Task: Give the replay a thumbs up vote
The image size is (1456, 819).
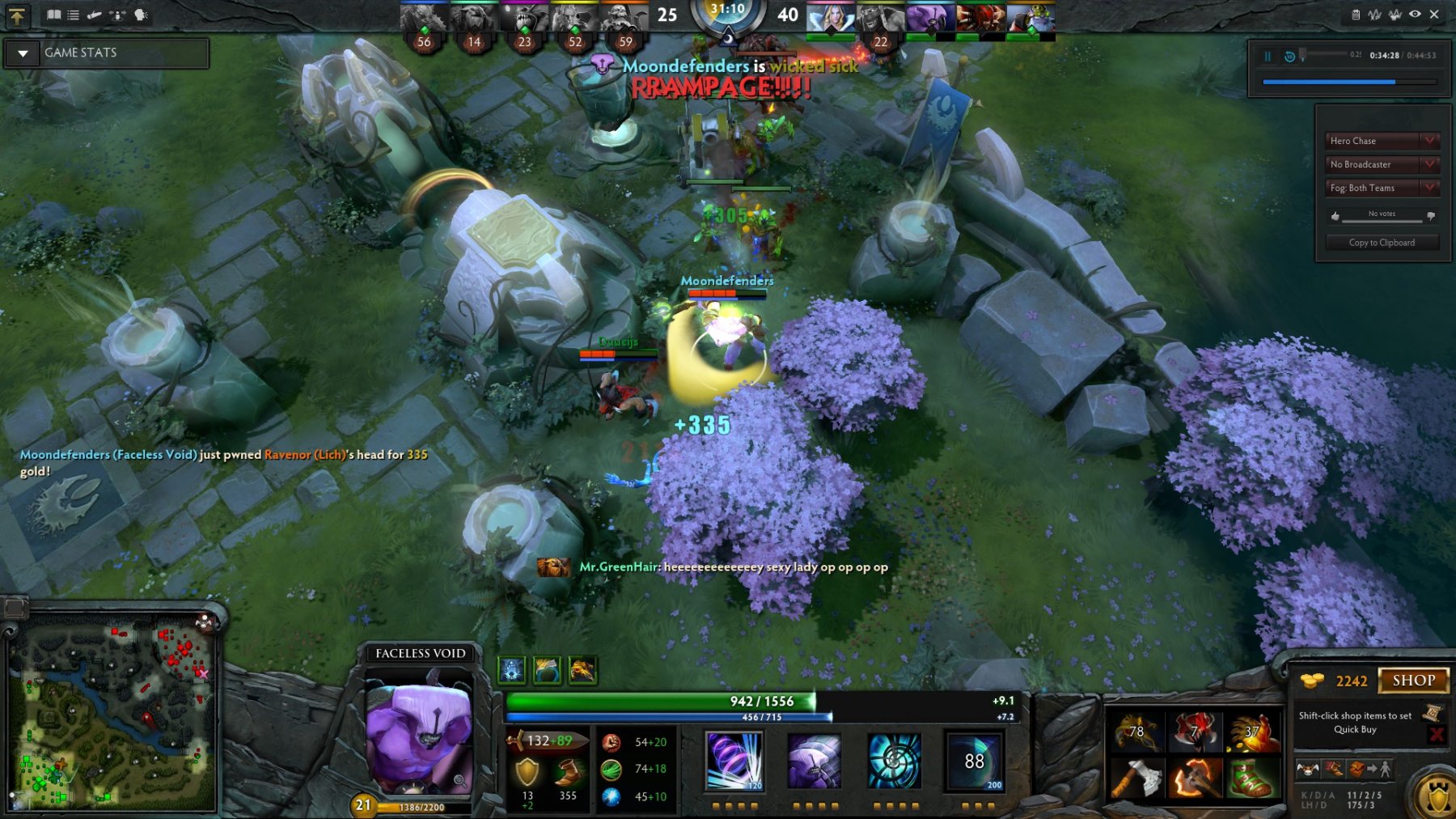Action: pyautogui.click(x=1335, y=216)
